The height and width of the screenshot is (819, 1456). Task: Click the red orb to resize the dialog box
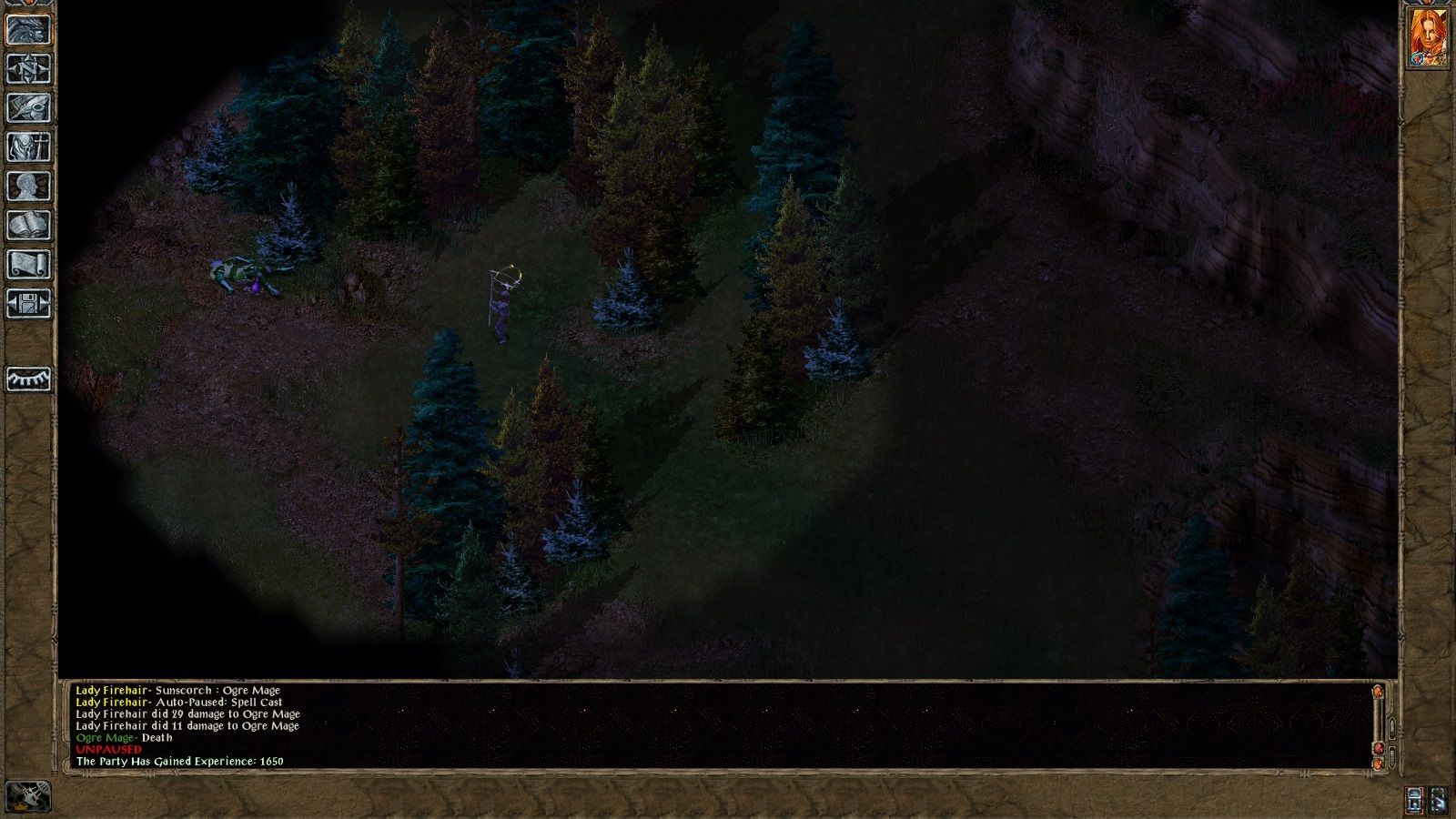(1379, 748)
